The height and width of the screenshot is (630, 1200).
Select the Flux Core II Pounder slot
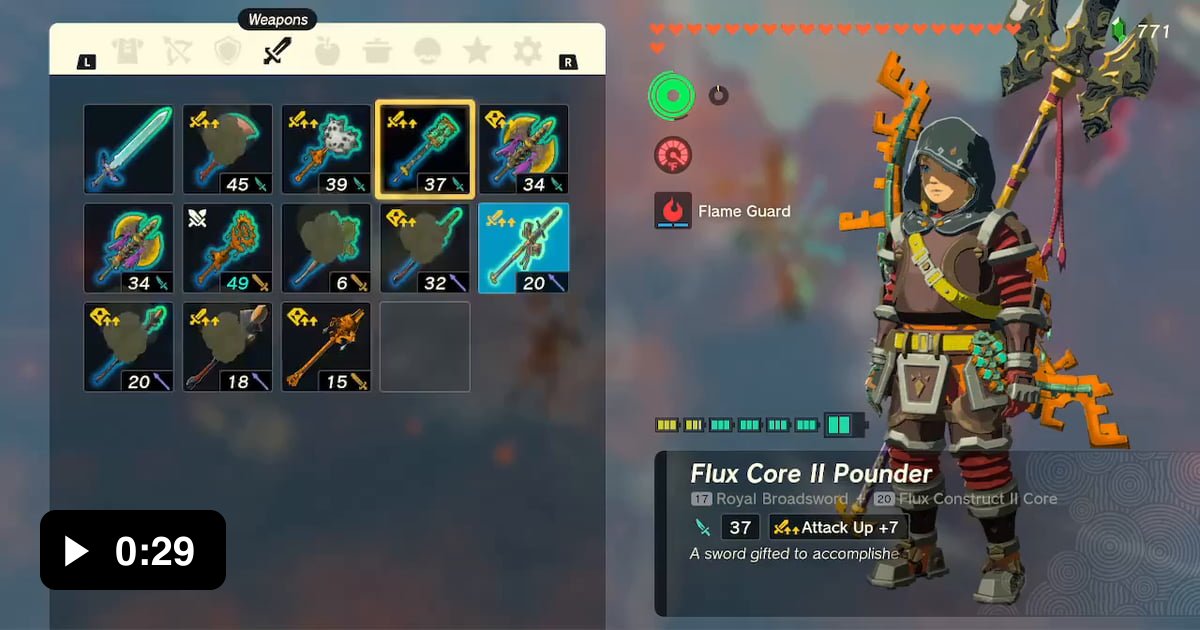pyautogui.click(x=425, y=149)
